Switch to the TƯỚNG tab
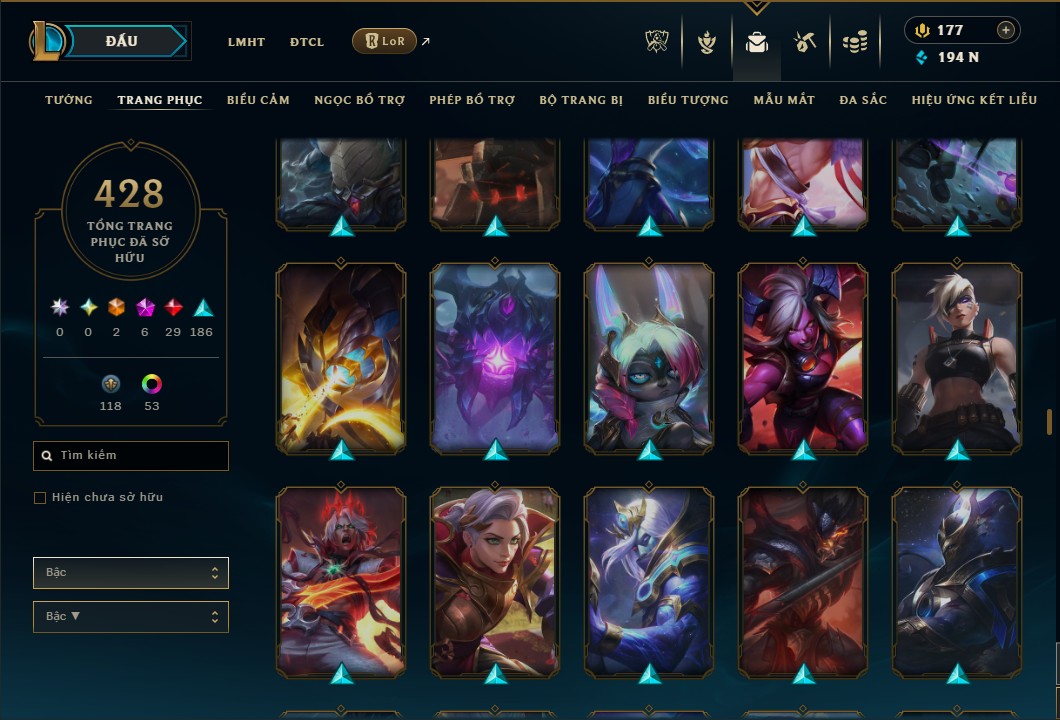The height and width of the screenshot is (720, 1060). pos(69,100)
